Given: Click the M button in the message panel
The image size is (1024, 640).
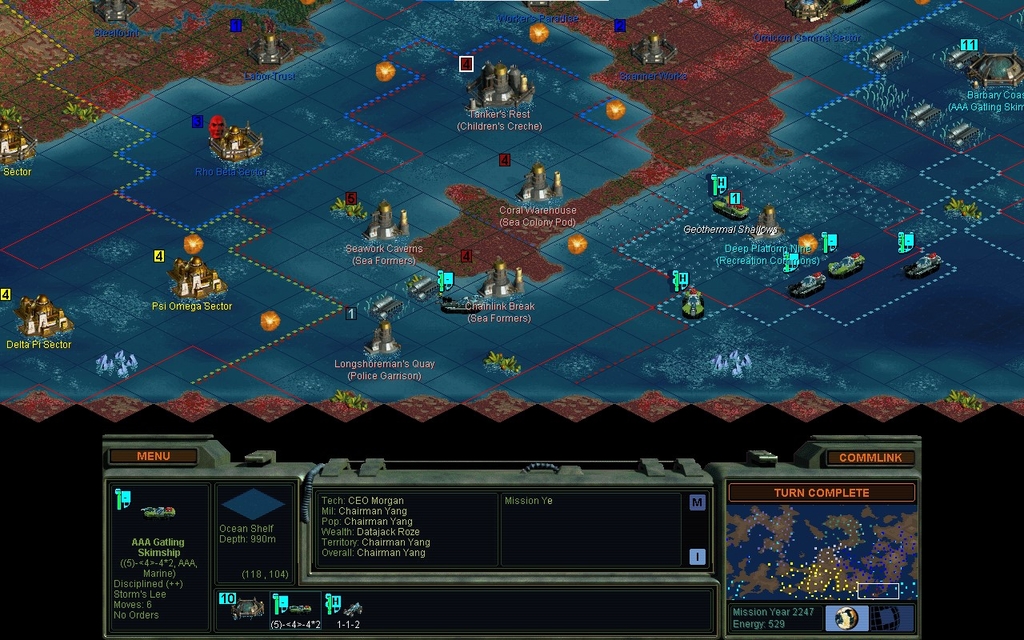Looking at the screenshot, I should point(697,503).
